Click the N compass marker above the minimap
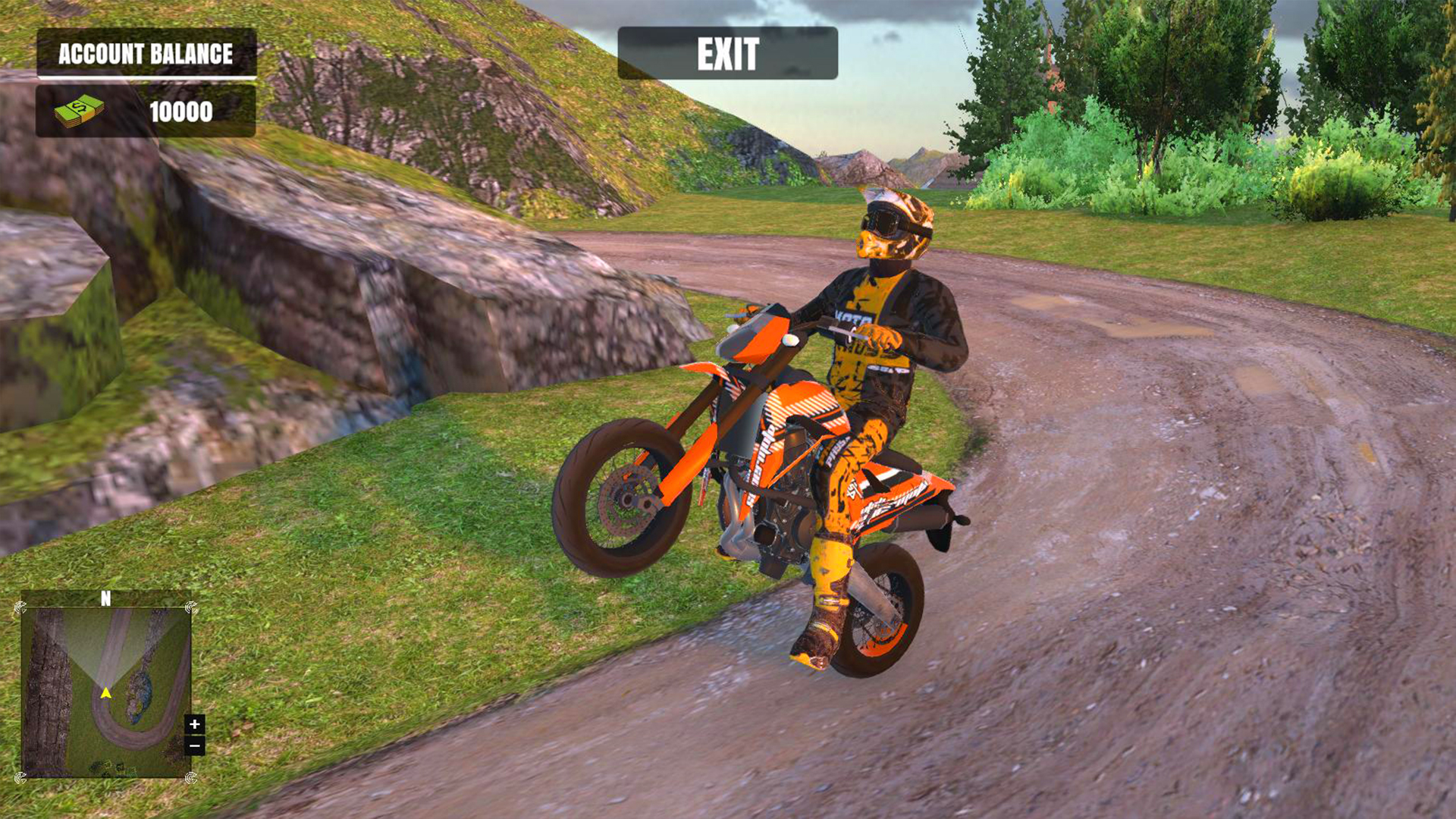The image size is (1456, 819). click(x=105, y=598)
